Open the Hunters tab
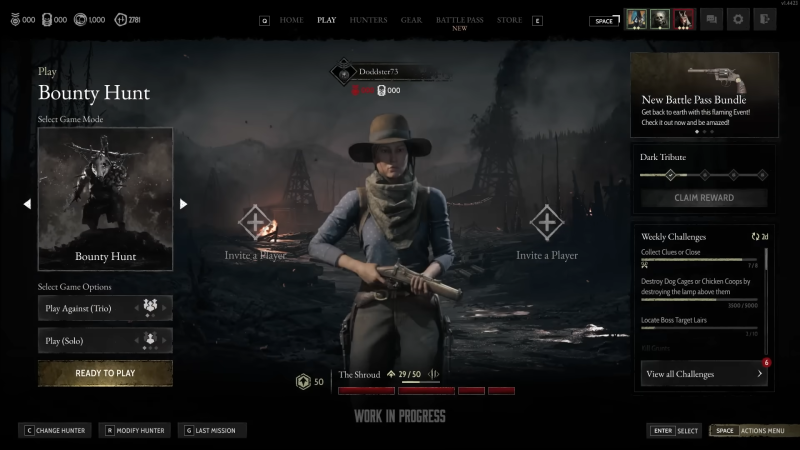Image resolution: width=800 pixels, height=450 pixels. (368, 20)
